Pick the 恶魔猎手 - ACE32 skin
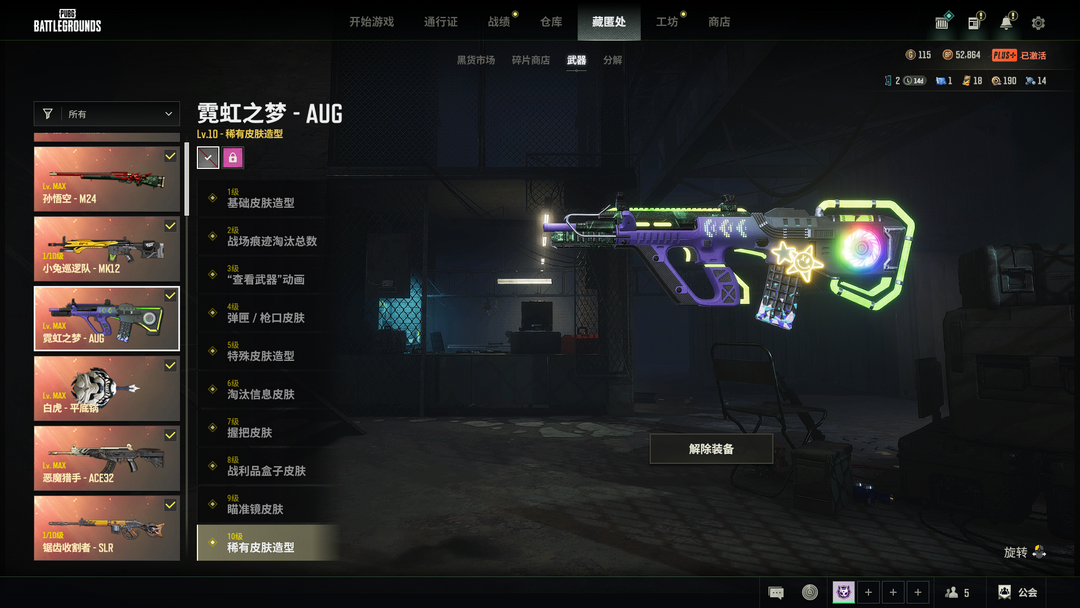1080x608 pixels. coord(107,459)
